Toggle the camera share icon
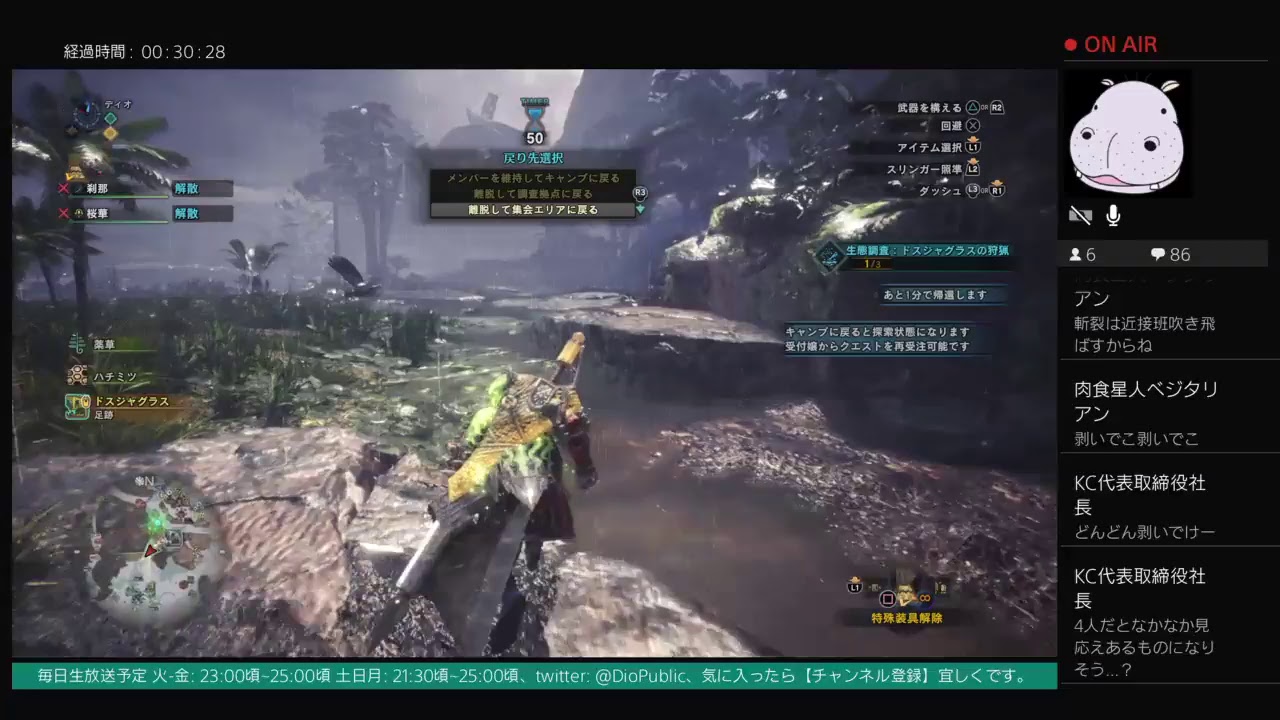The image size is (1280, 720). [x=1079, y=213]
